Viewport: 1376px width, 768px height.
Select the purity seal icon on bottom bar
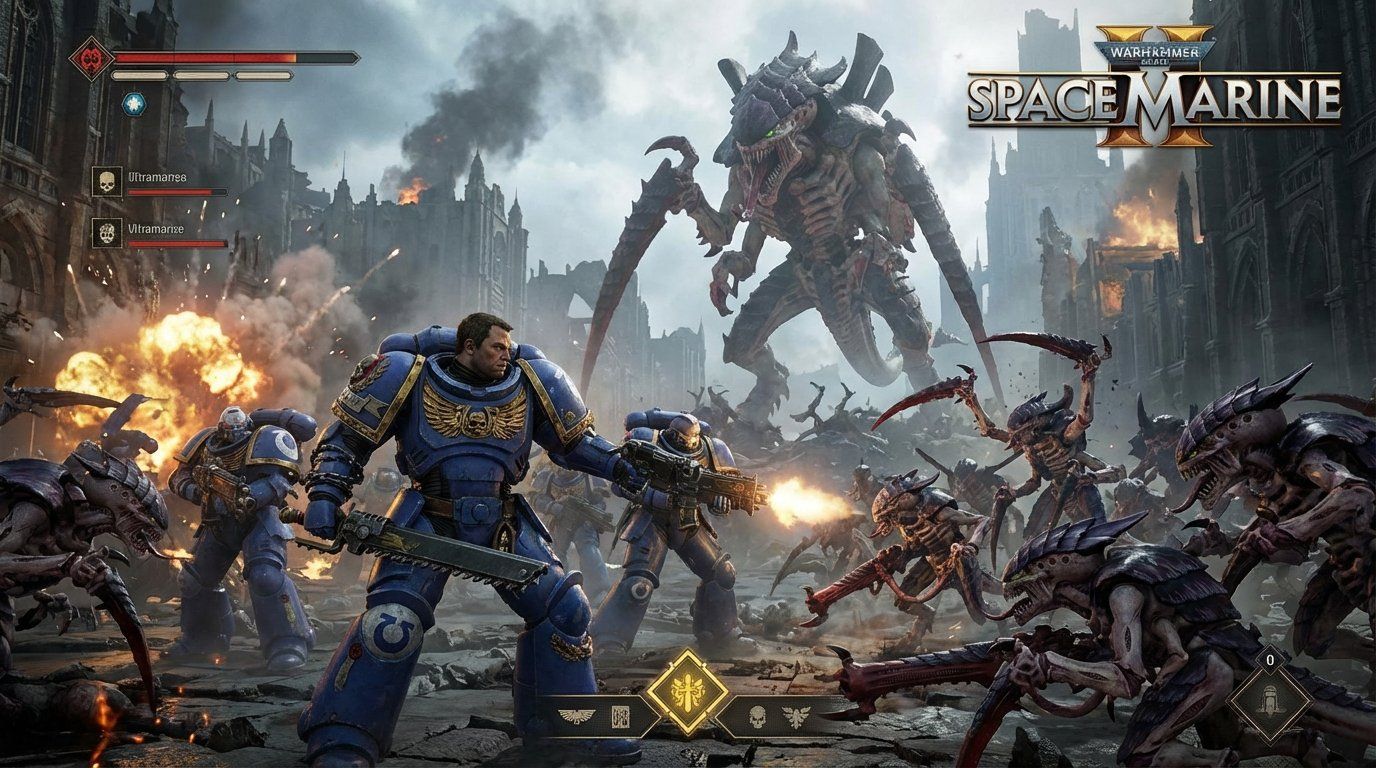[621, 717]
